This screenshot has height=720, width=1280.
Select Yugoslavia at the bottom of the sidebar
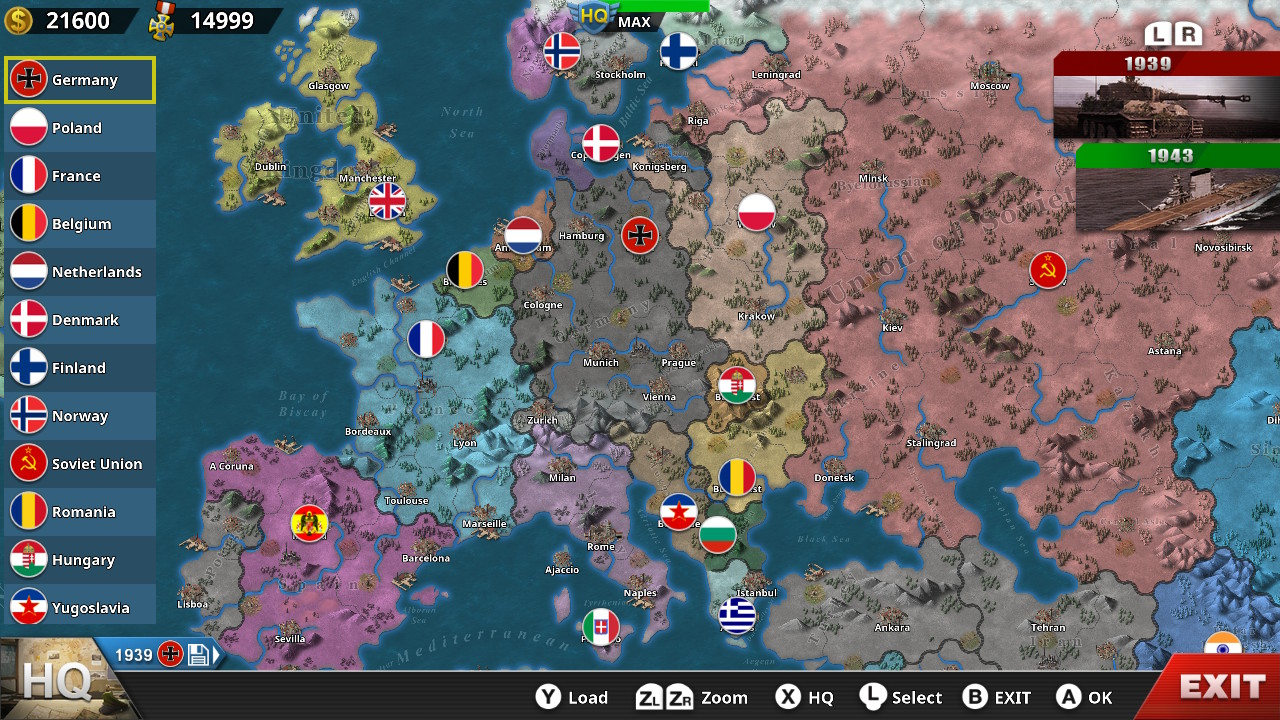click(x=80, y=605)
